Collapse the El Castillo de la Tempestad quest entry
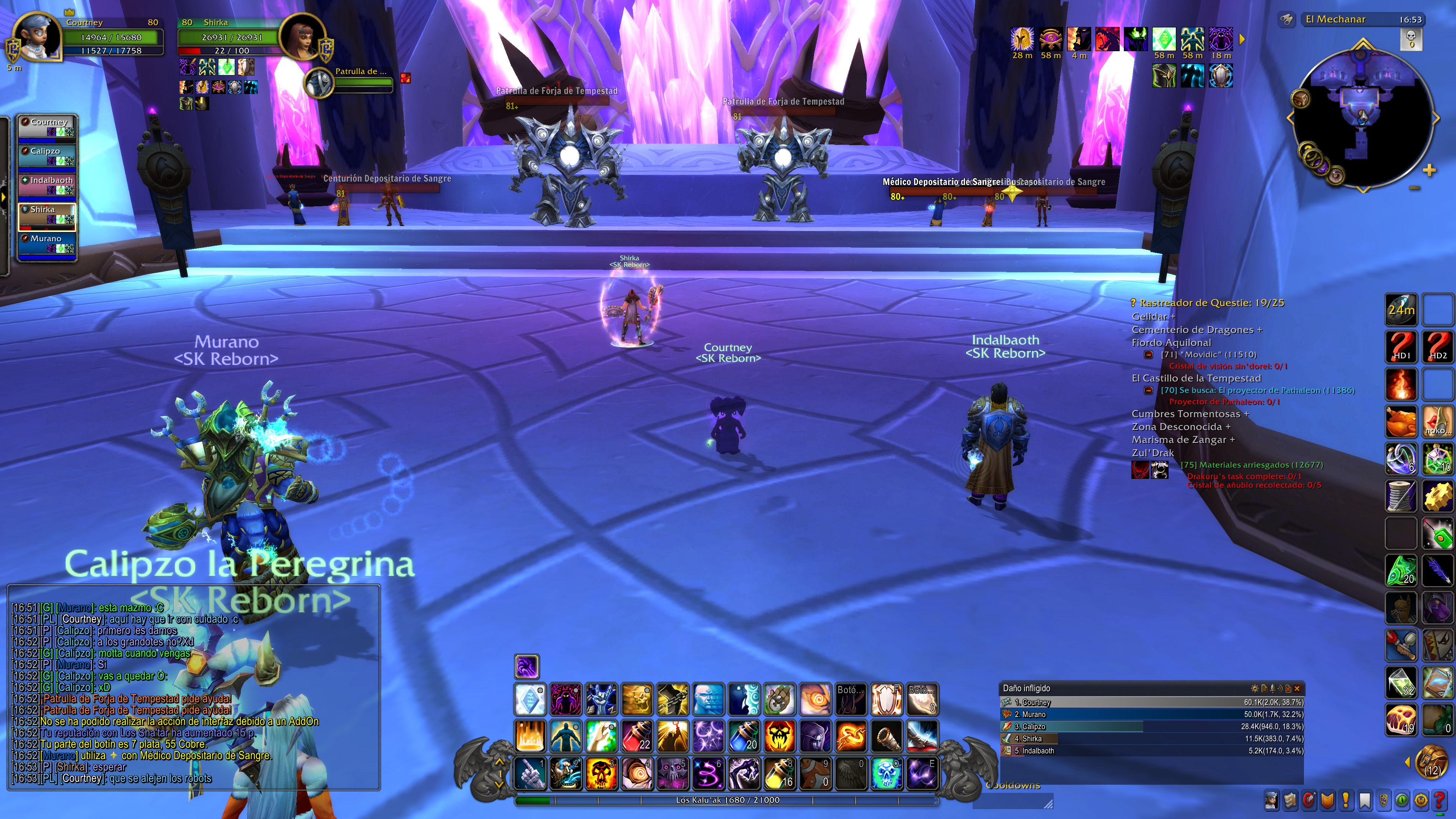The image size is (1456, 819). 1148,391
